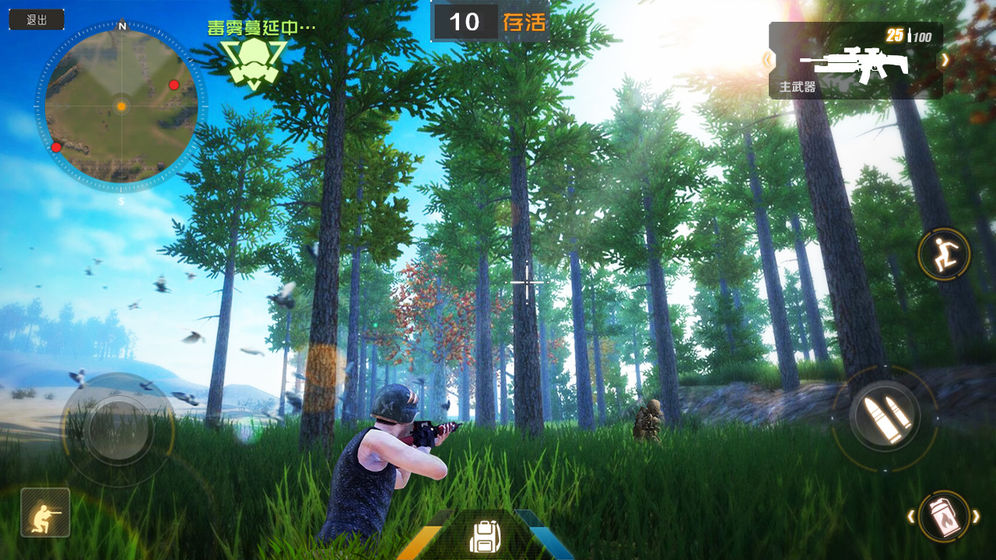Switch to next weapon with right arrow
Image resolution: width=996 pixels, height=560 pixels.
coord(945,60)
